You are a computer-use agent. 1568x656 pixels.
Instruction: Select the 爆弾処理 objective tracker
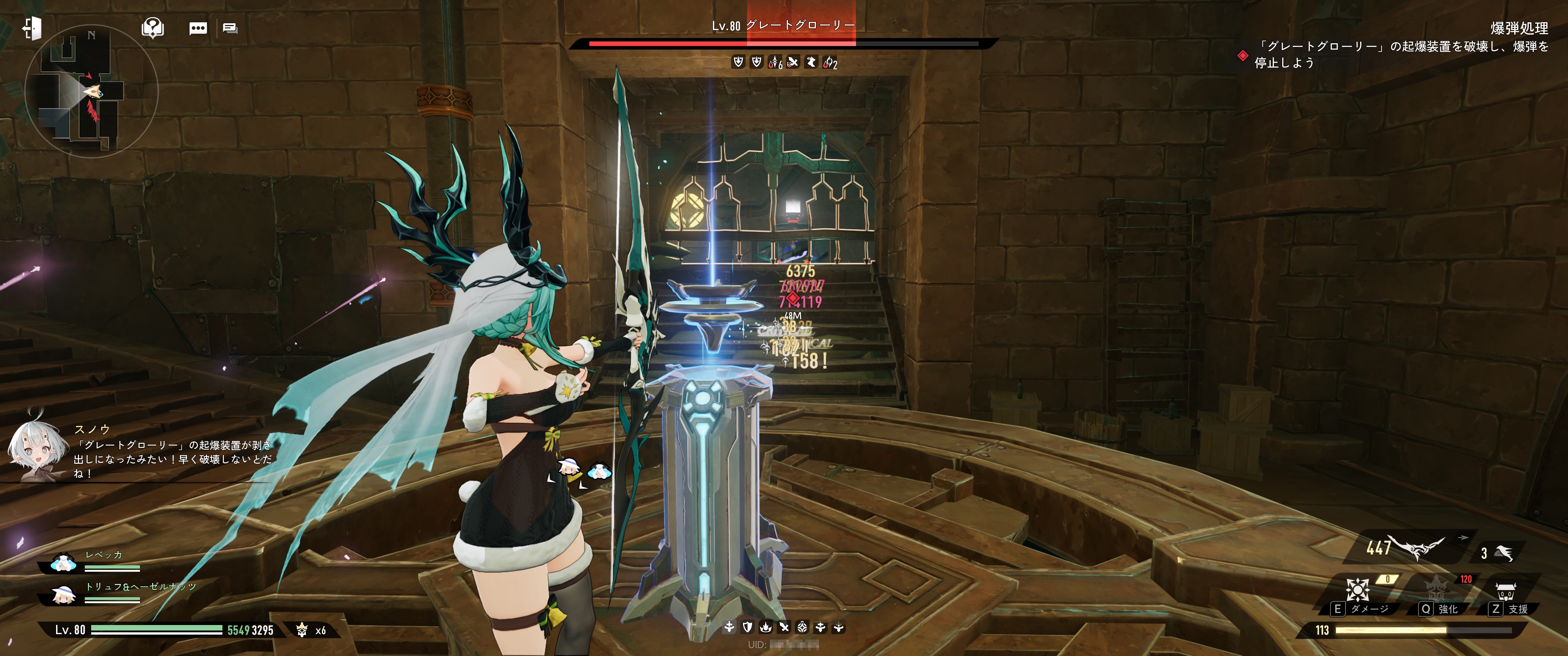(1519, 28)
